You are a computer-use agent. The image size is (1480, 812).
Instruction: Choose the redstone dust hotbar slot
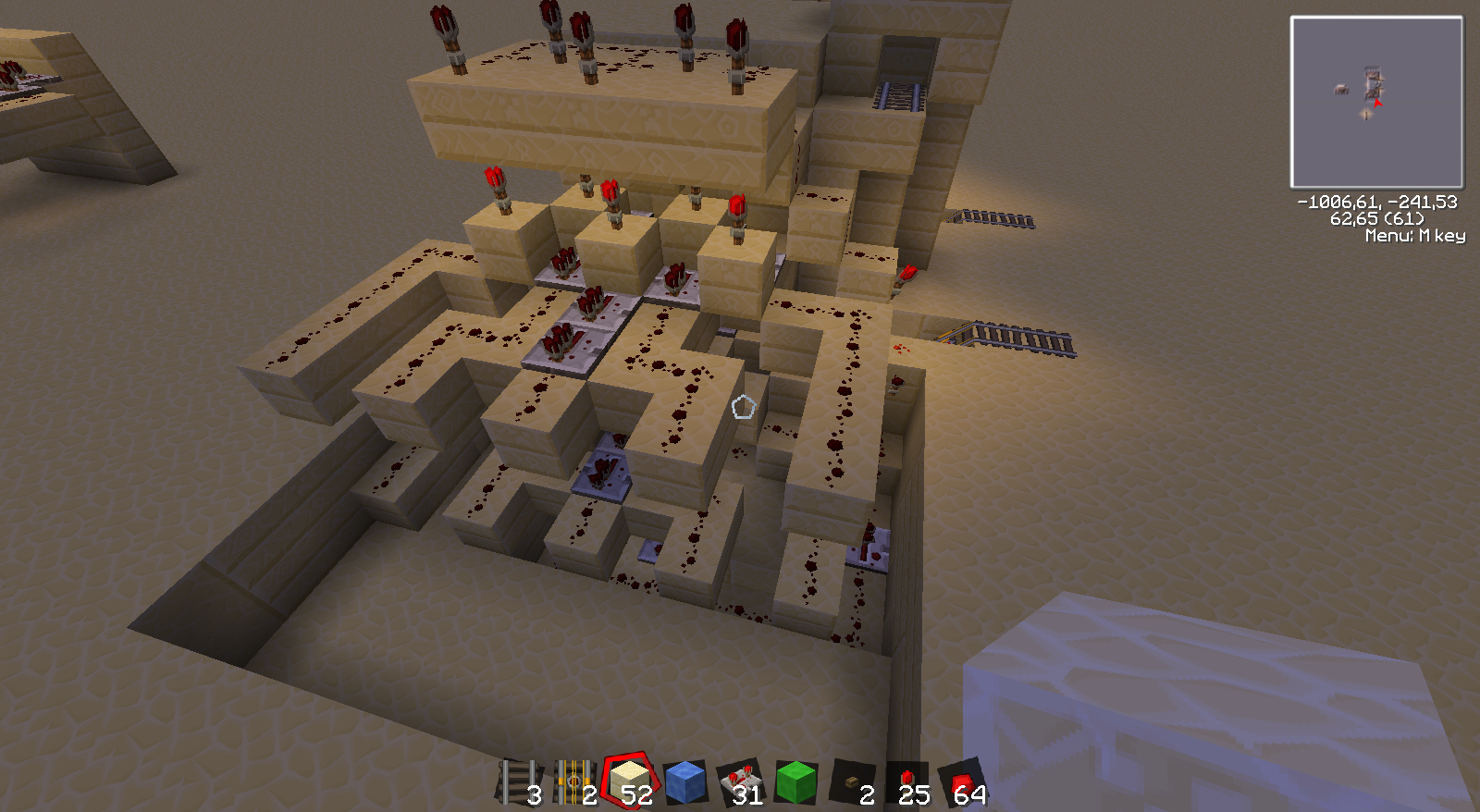tap(963, 782)
